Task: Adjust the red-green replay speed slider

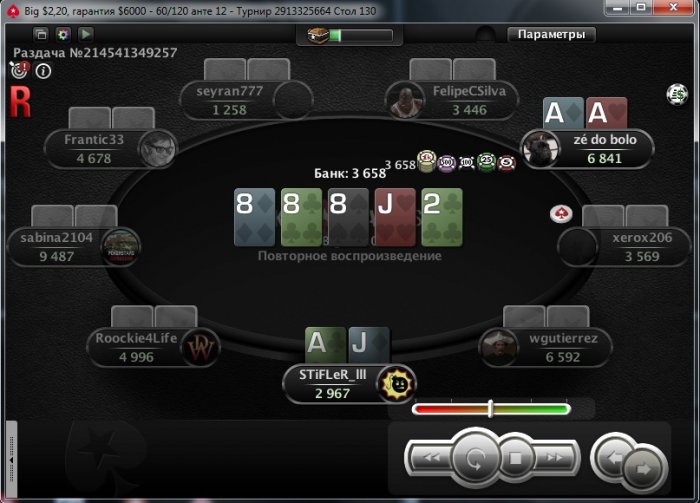Action: click(490, 408)
